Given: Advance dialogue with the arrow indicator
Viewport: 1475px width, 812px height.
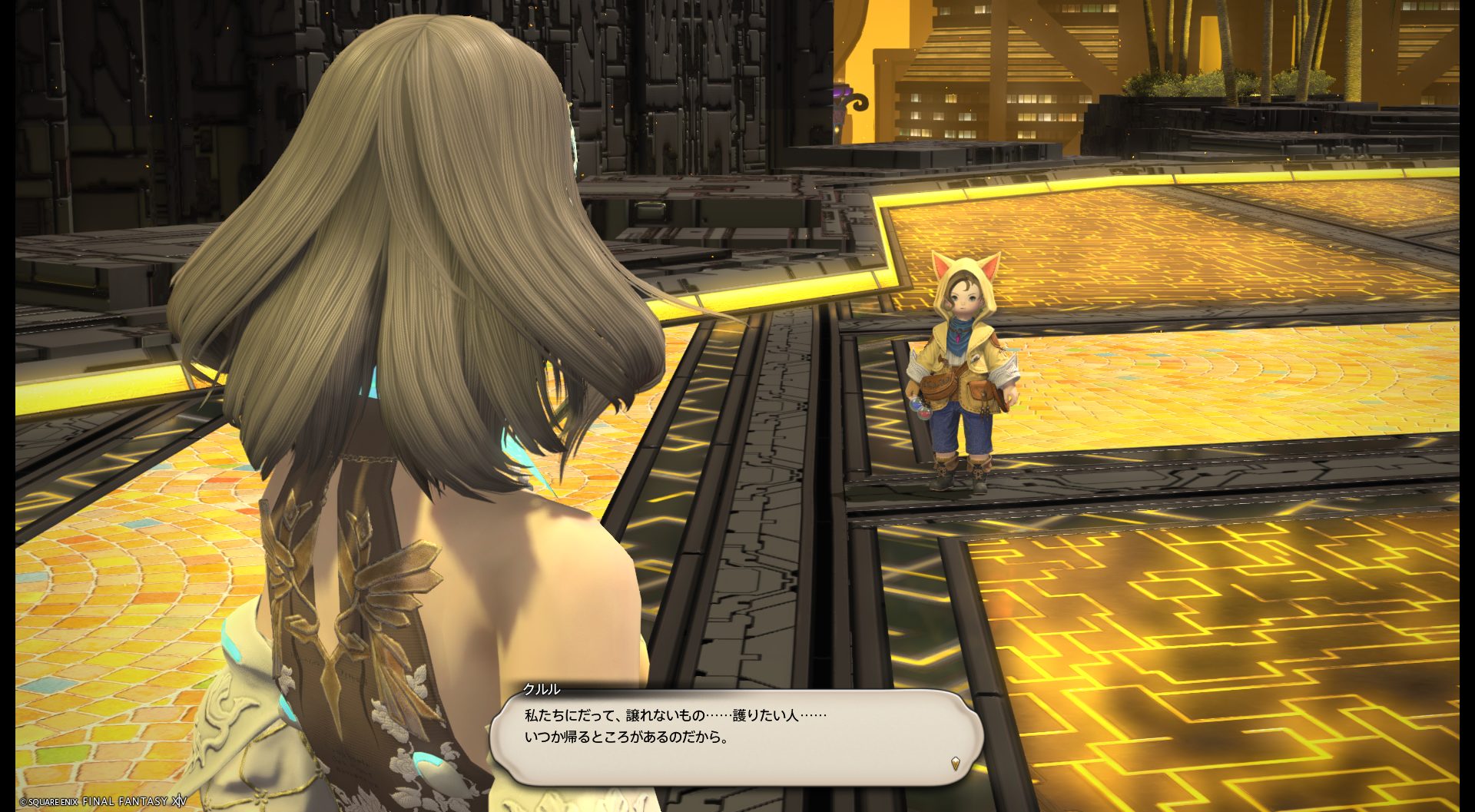Looking at the screenshot, I should point(955,763).
